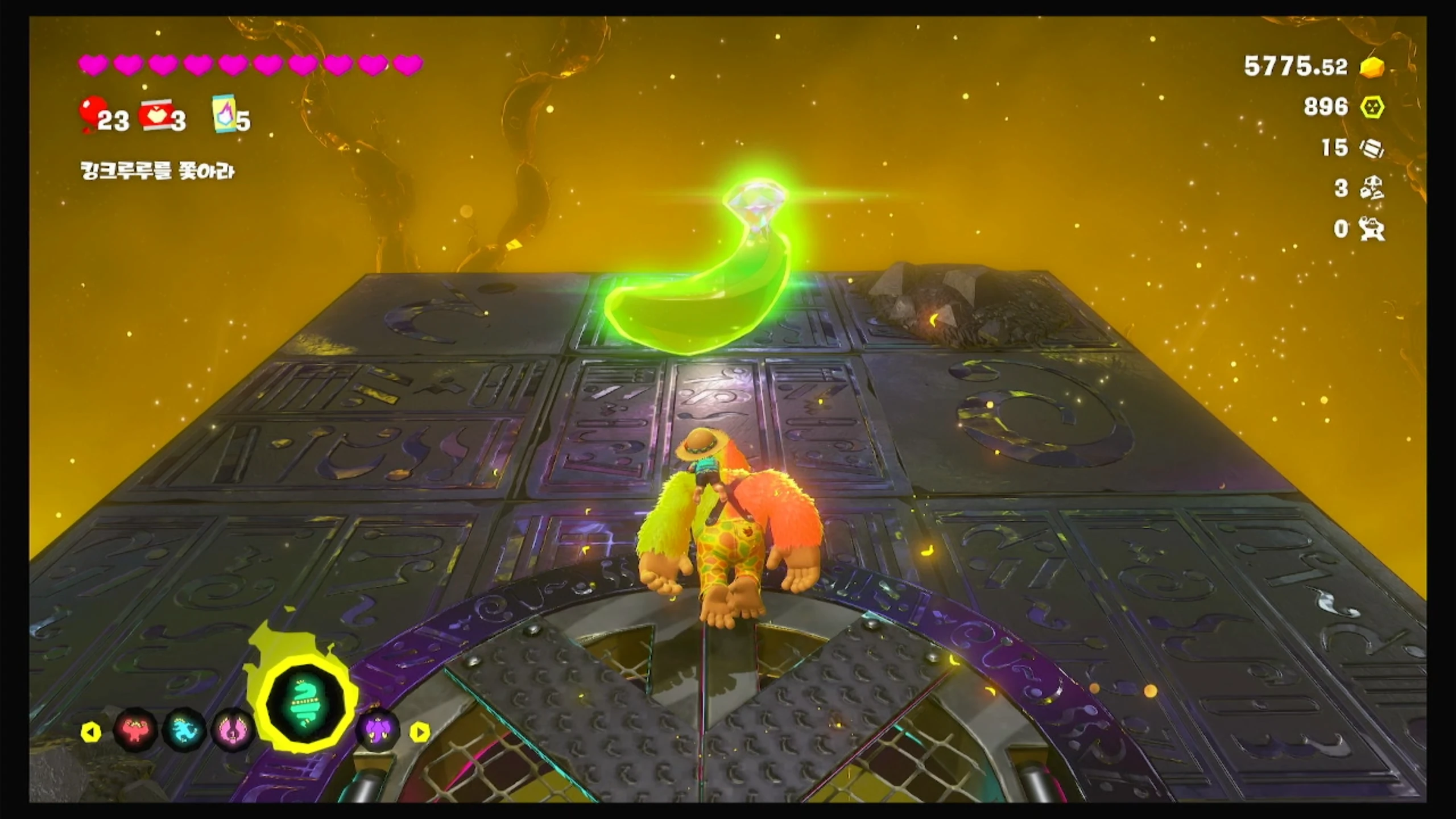Click the yellow hexagon banandium chip icon
The width and height of the screenshot is (1456, 819).
coord(1372,107)
